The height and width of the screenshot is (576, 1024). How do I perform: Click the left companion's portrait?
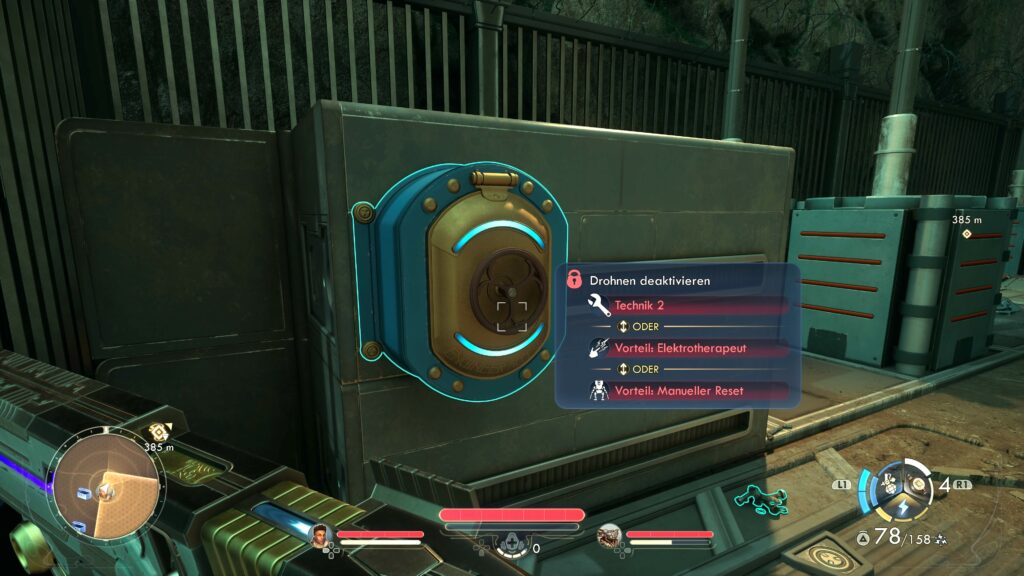(322, 535)
